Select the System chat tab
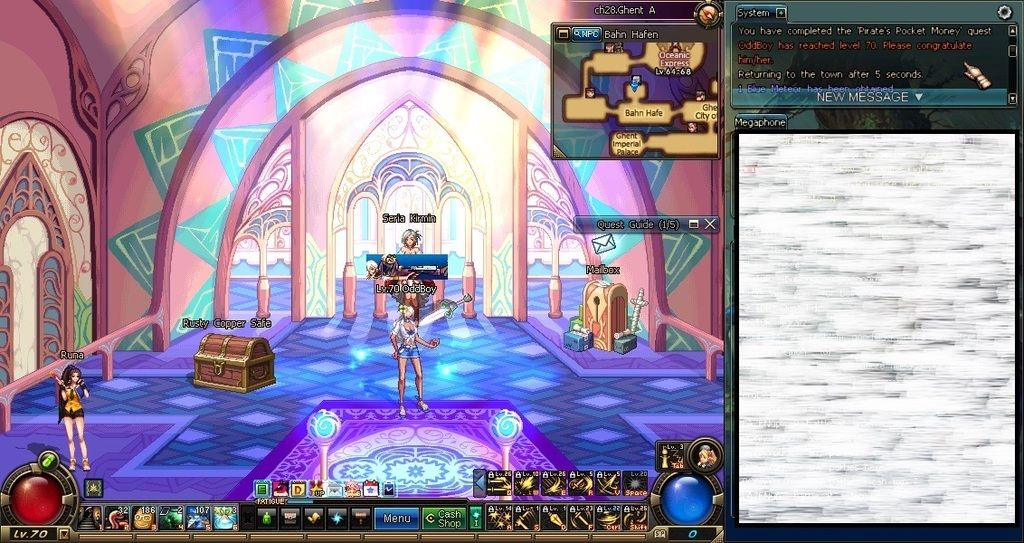 pos(754,13)
